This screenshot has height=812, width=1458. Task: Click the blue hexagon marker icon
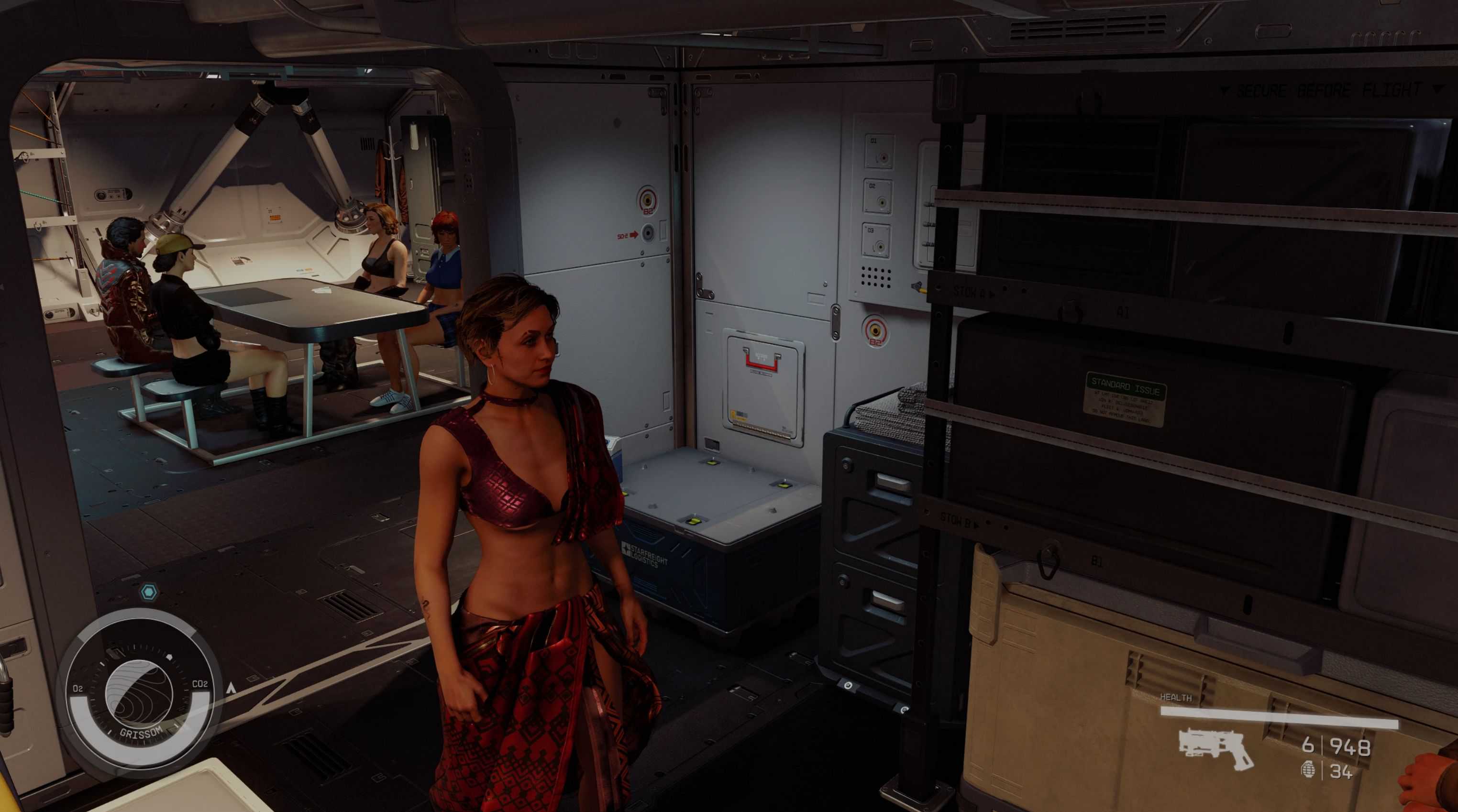pyautogui.click(x=149, y=593)
